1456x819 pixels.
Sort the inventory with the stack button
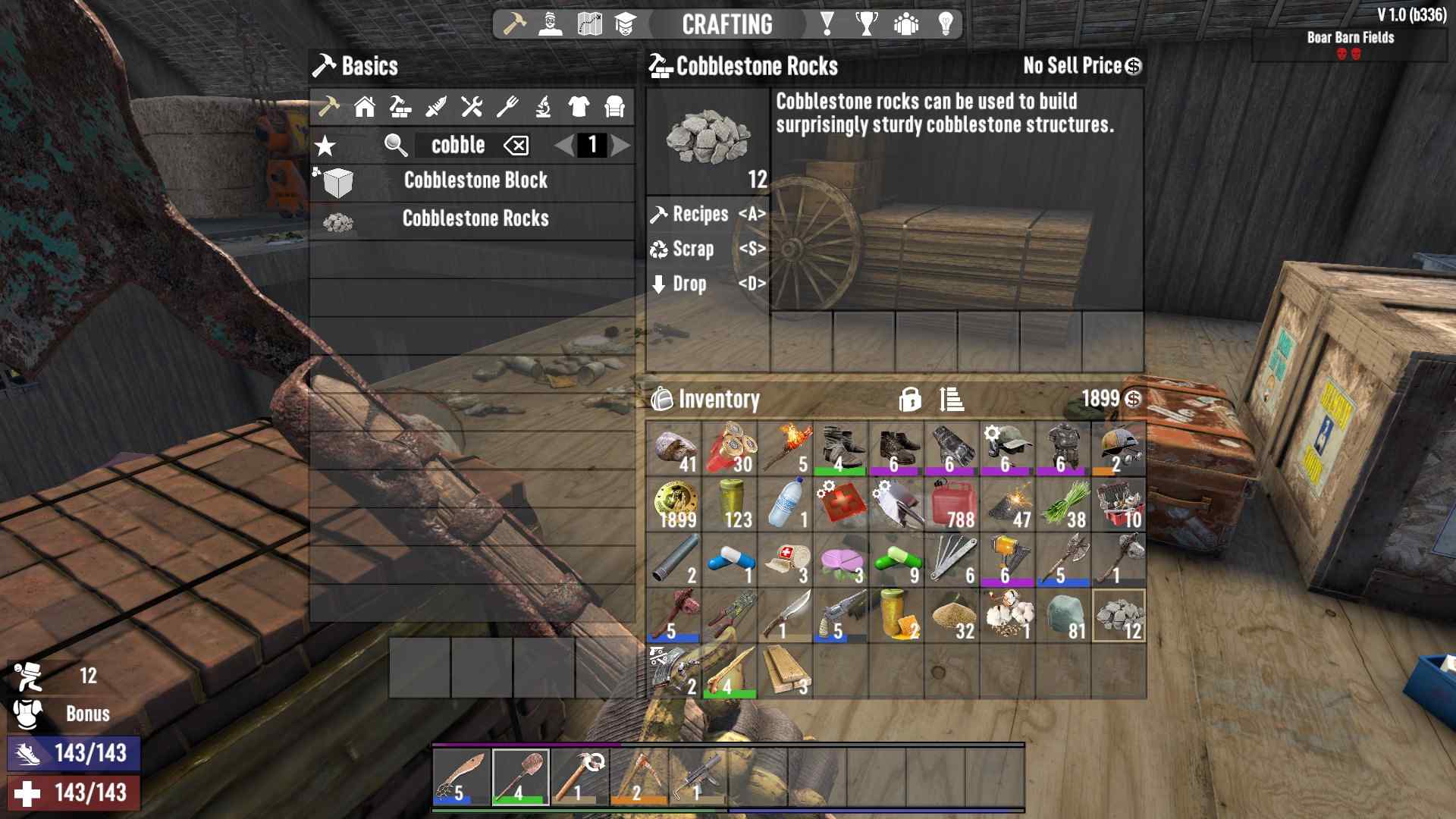point(952,399)
